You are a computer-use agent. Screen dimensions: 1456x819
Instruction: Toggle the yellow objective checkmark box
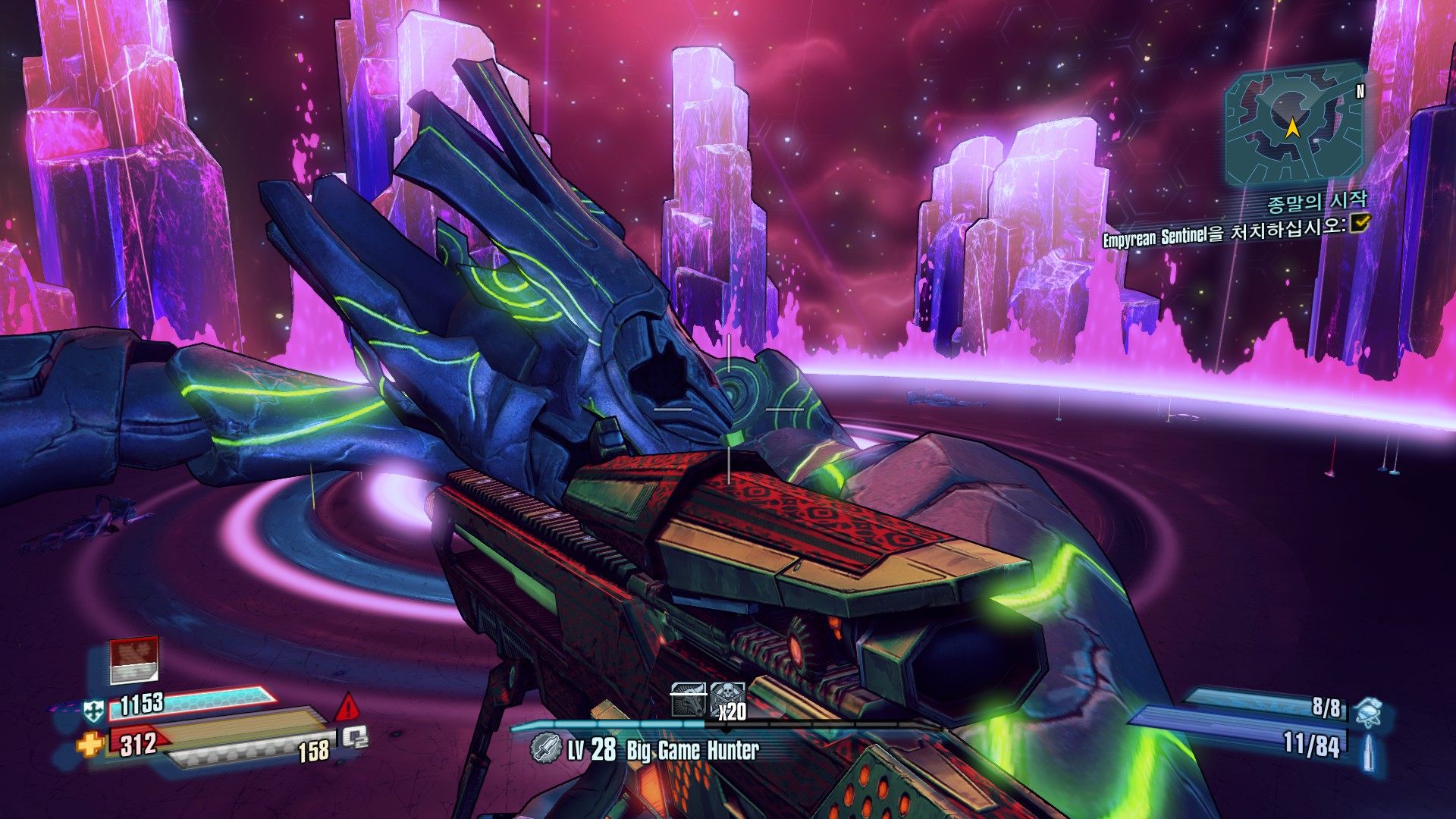coord(1360,221)
